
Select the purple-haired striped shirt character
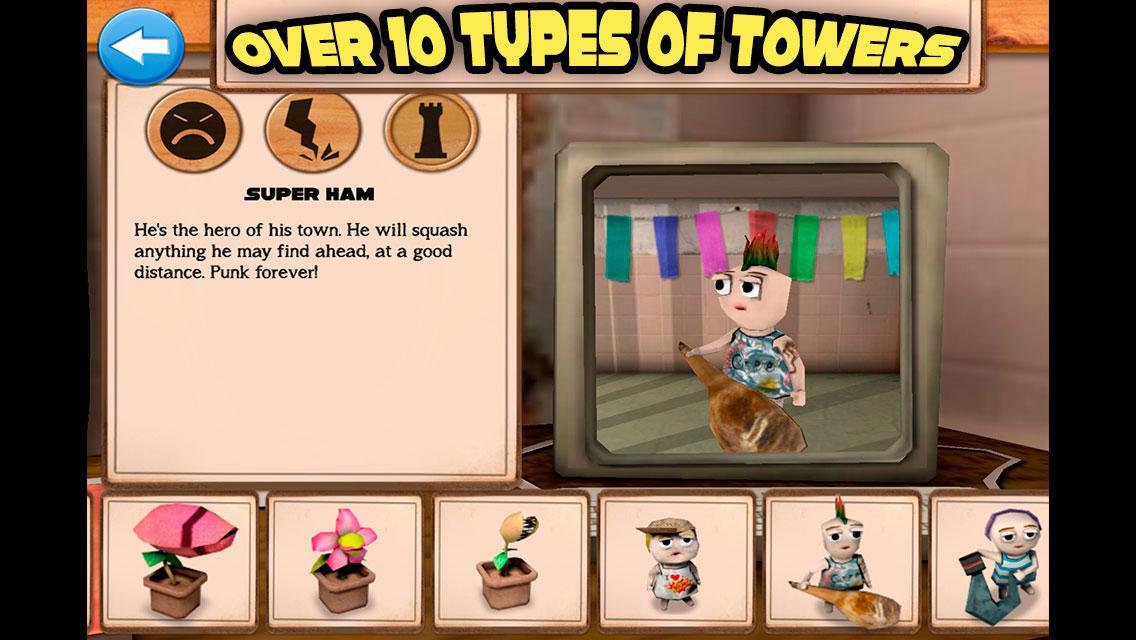992,562
